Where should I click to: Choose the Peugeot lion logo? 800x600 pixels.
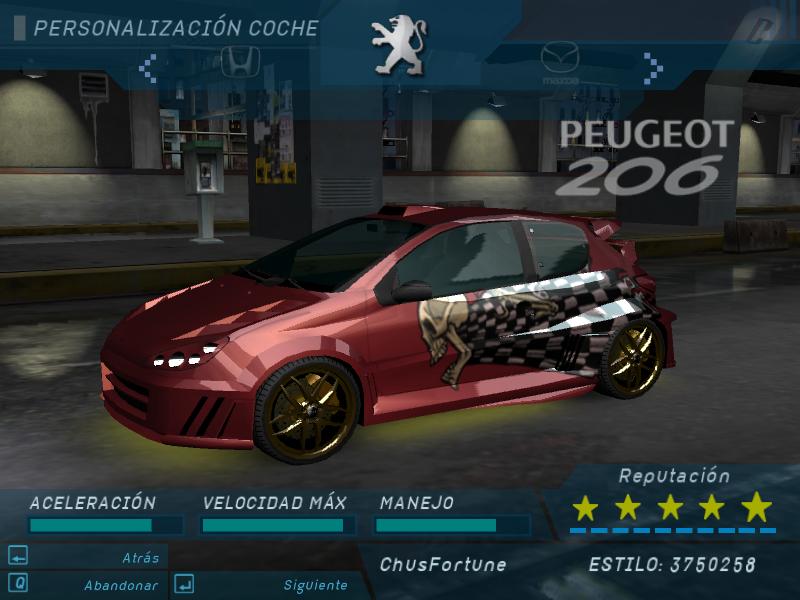[x=398, y=45]
